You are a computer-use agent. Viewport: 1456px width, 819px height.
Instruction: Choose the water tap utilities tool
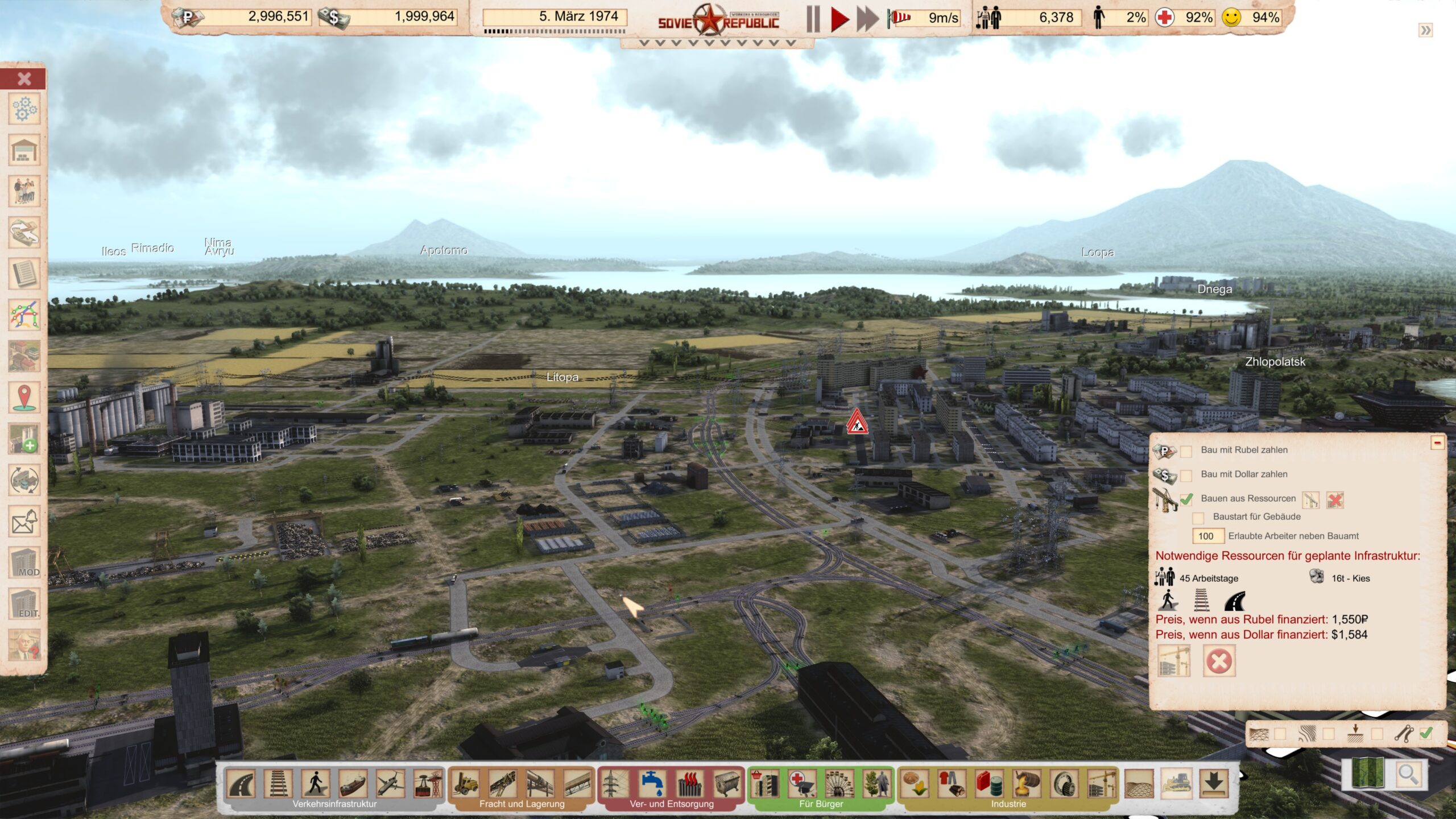(652, 784)
